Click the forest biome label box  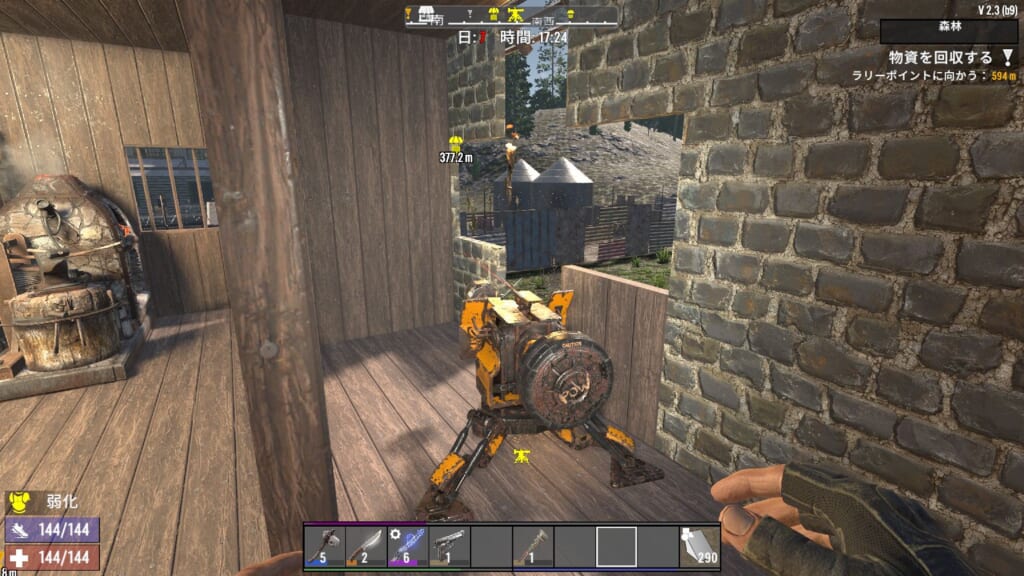(x=950, y=31)
